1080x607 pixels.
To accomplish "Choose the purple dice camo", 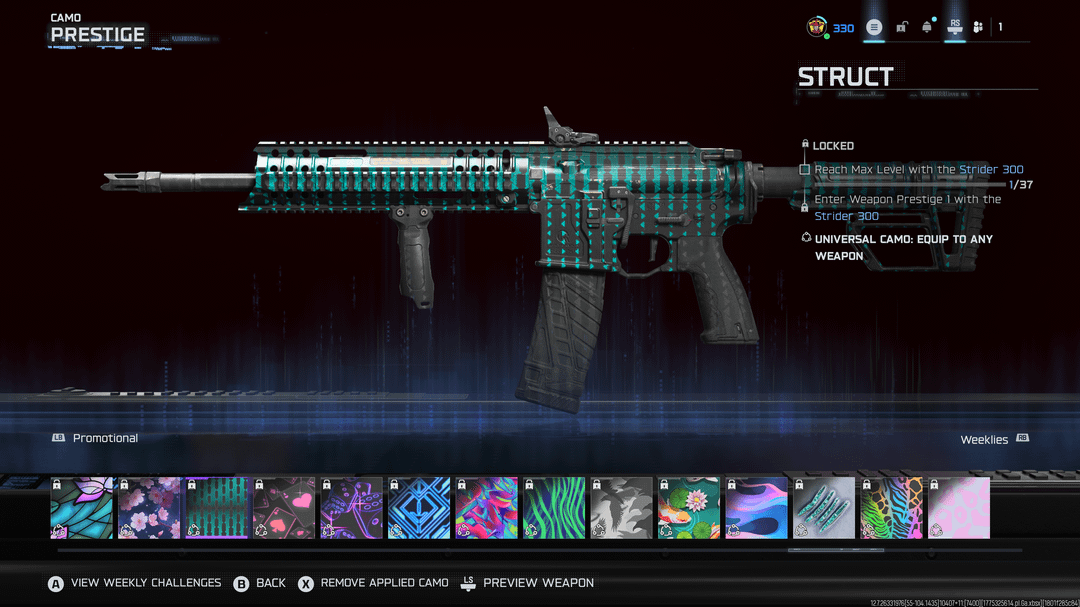I will tap(352, 508).
